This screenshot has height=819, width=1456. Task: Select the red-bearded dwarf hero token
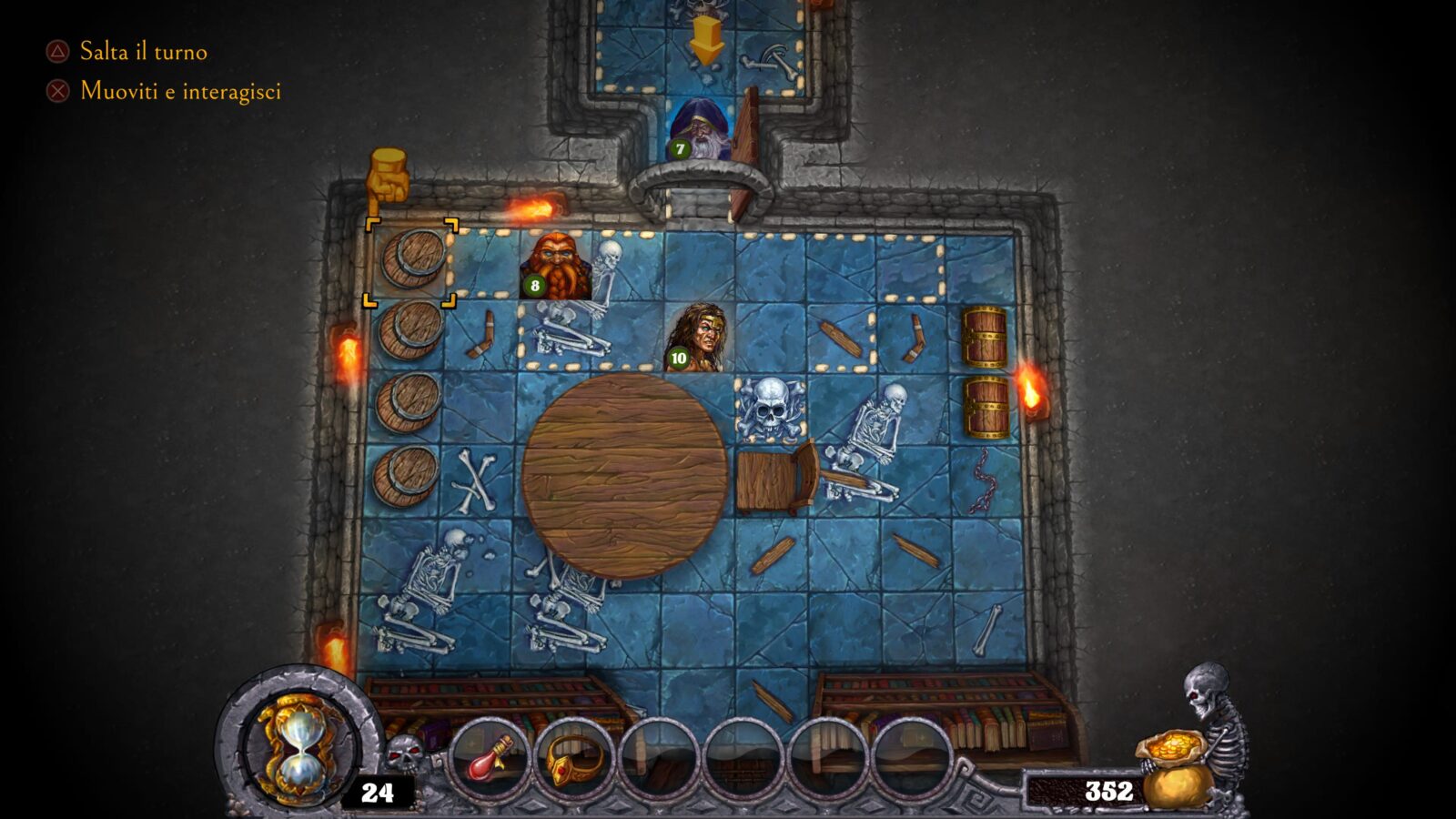pyautogui.click(x=555, y=265)
